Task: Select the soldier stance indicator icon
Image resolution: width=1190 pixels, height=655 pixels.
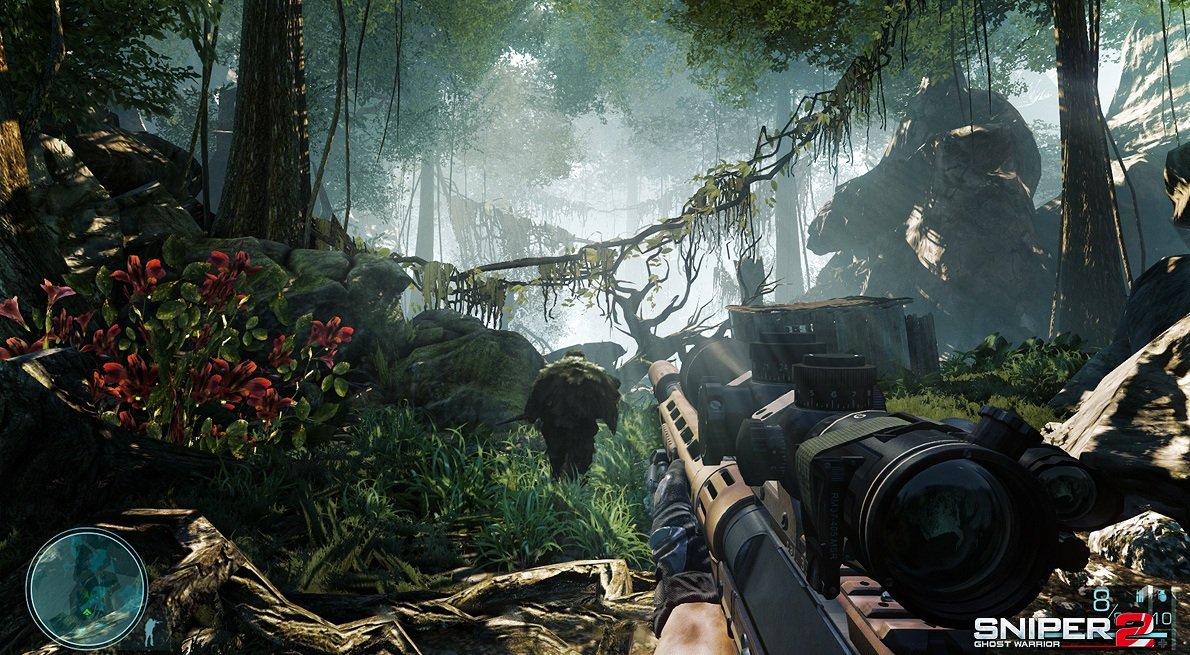Action: [x=152, y=631]
